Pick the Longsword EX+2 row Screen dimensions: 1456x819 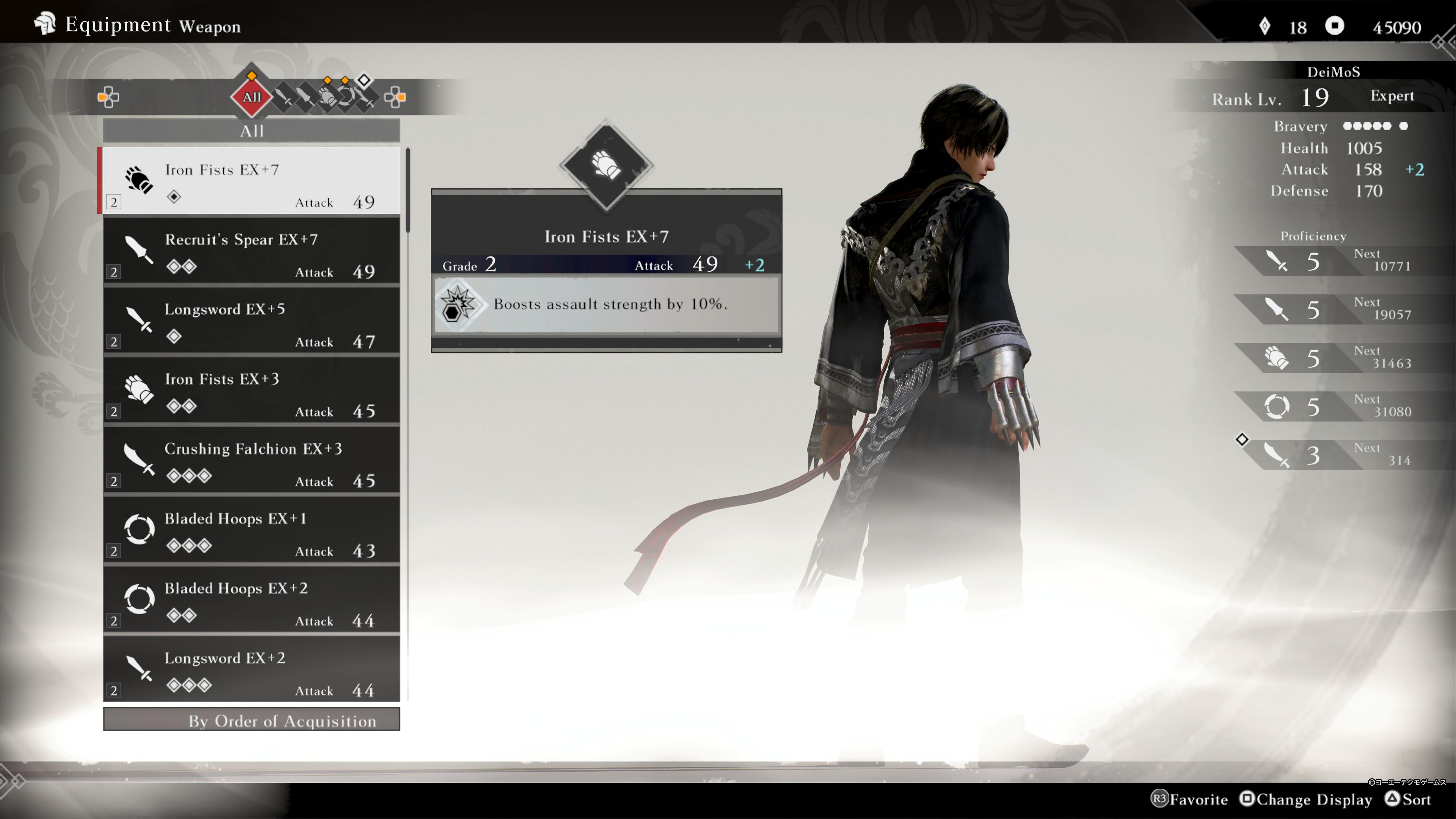click(251, 670)
